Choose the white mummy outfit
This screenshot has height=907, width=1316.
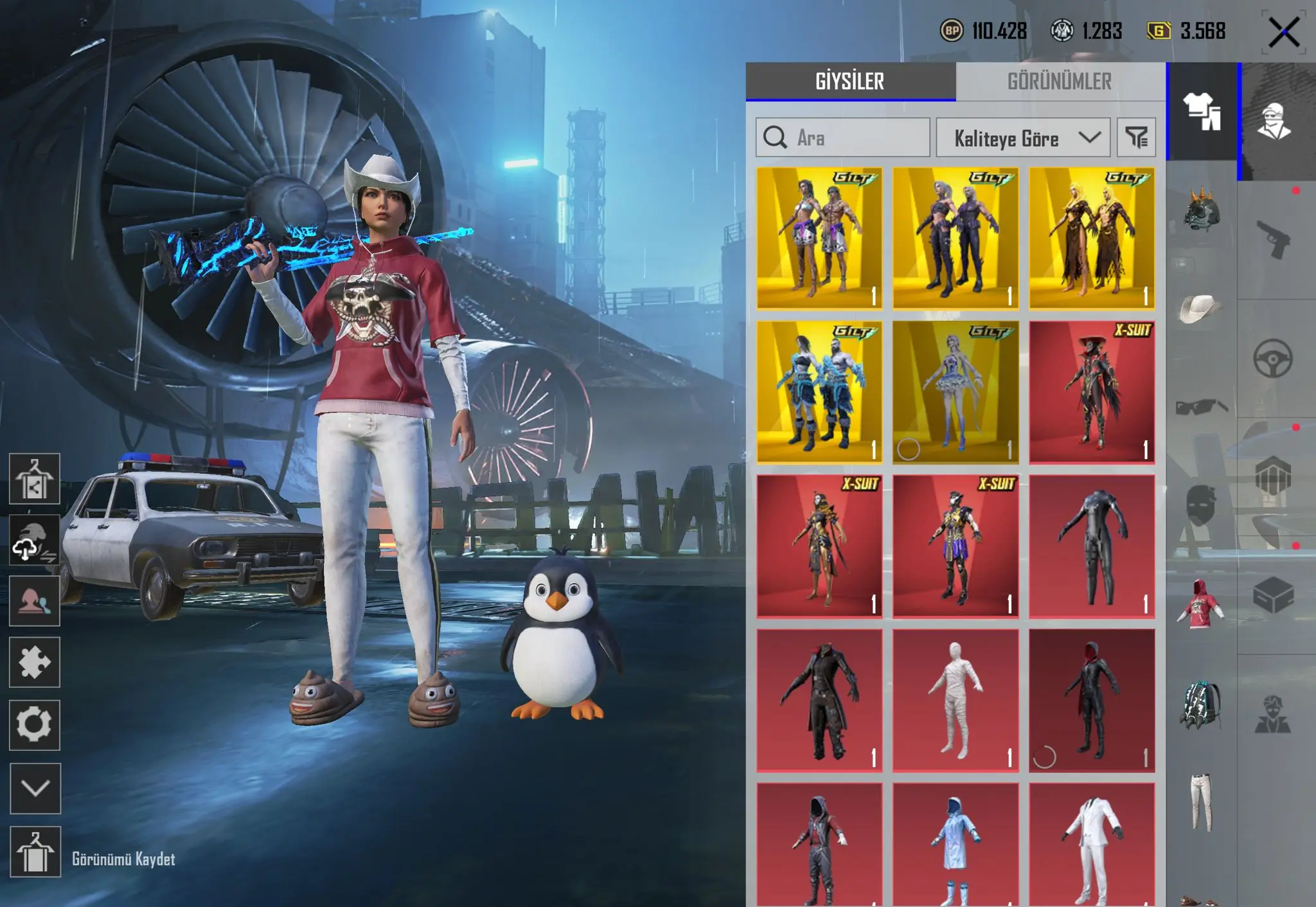pyautogui.click(x=955, y=700)
